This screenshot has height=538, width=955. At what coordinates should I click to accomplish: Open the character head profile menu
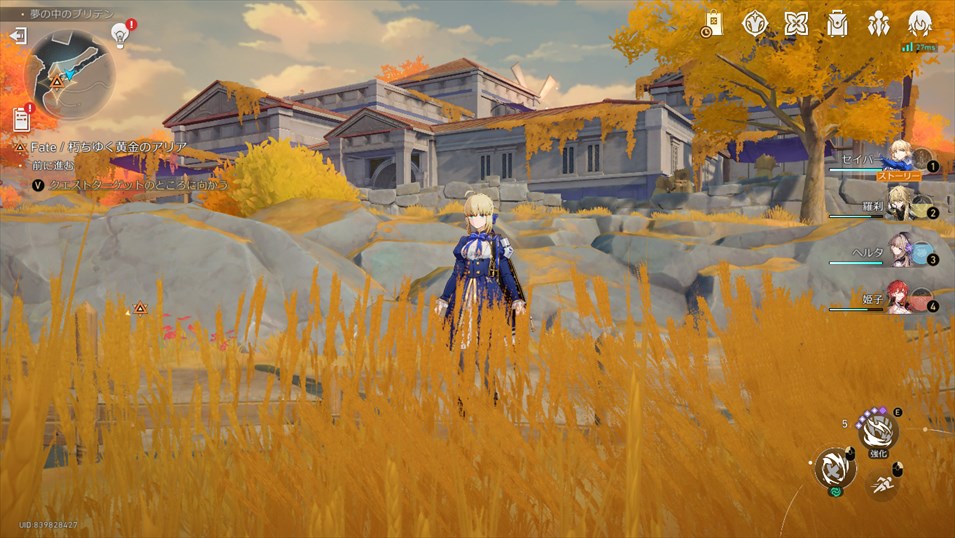point(920,24)
